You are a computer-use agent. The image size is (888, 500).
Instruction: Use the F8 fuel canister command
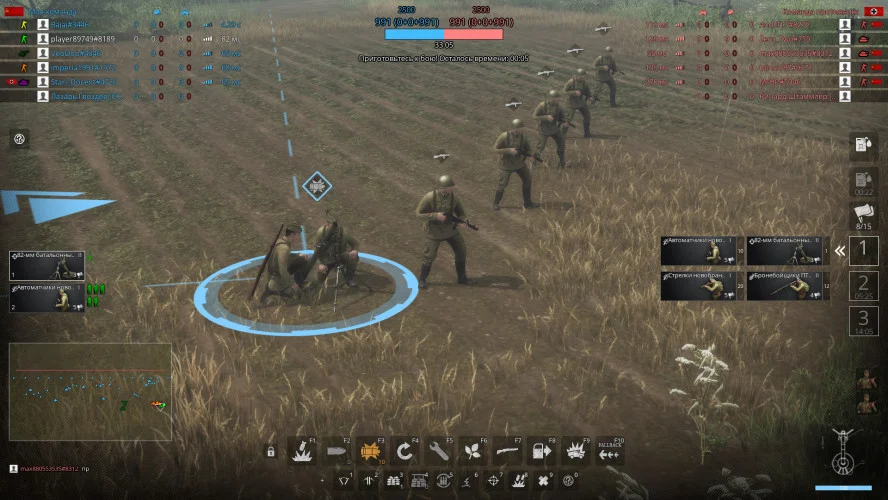542,452
